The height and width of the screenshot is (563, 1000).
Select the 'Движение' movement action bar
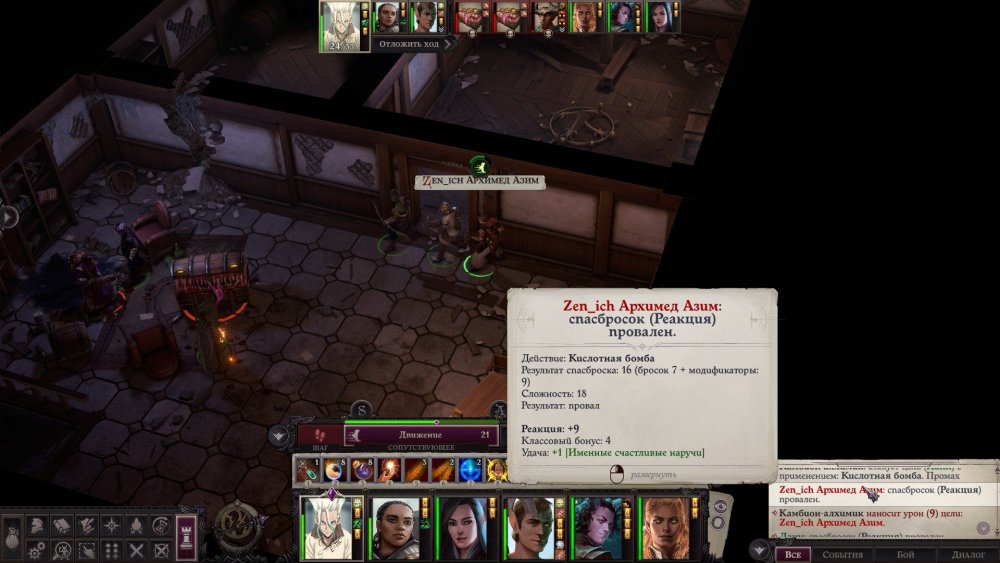coord(422,435)
